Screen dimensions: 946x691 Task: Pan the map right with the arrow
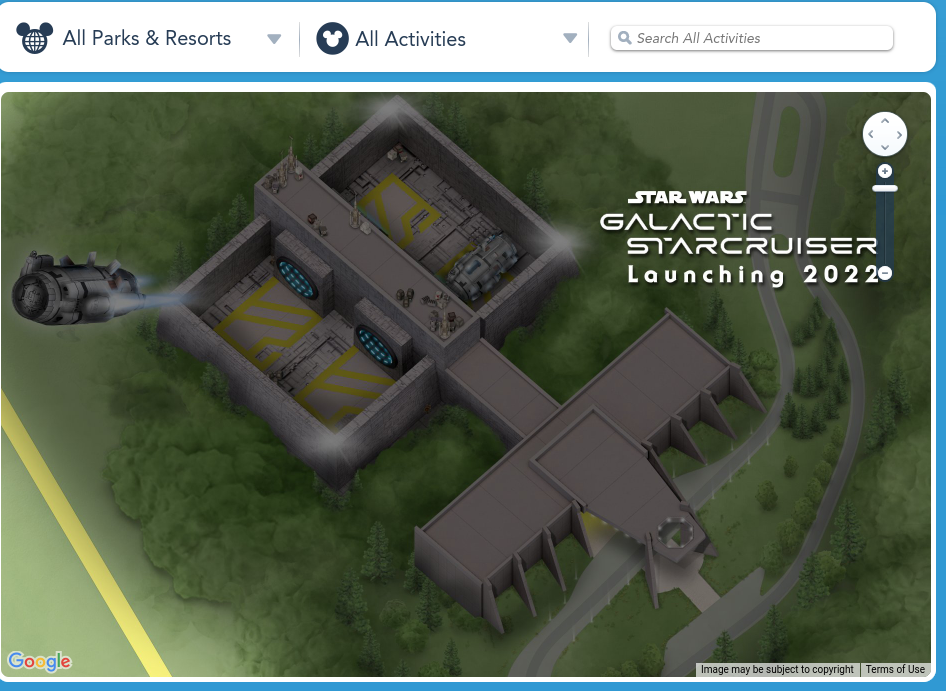click(898, 134)
